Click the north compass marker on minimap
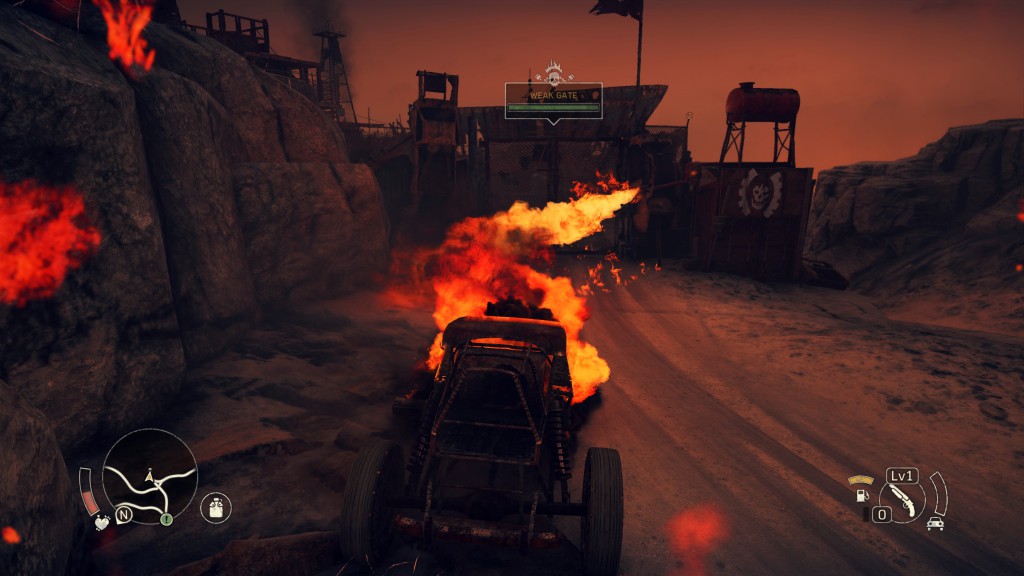This screenshot has width=1024, height=576. (125, 516)
